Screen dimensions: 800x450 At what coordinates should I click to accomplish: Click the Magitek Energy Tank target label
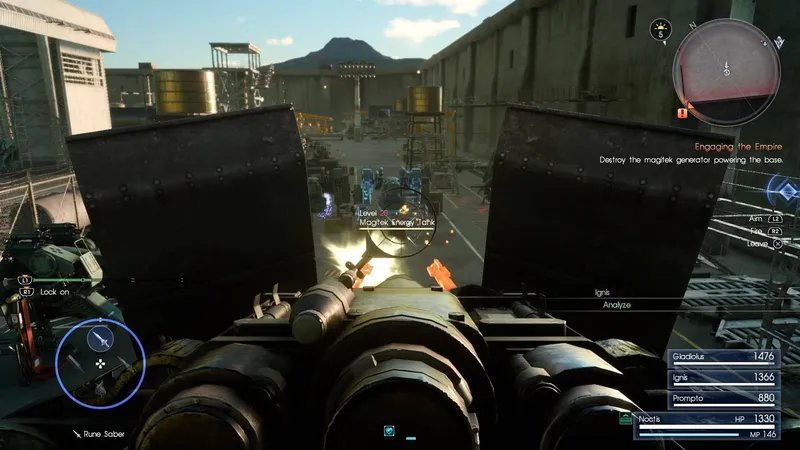point(396,223)
